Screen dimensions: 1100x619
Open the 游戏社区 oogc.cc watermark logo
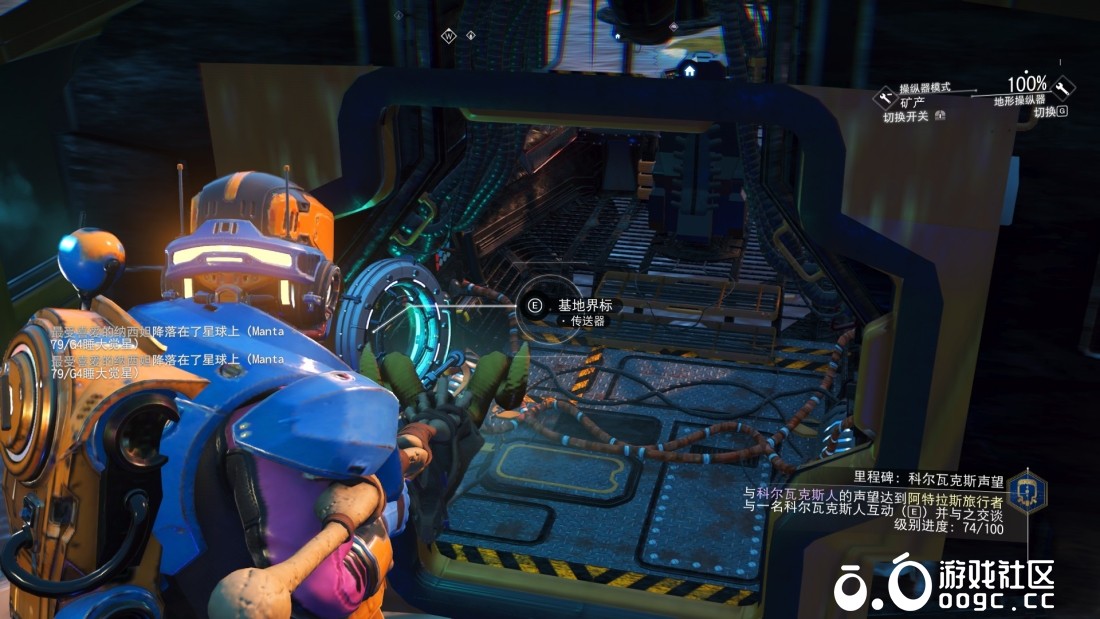(x=945, y=584)
